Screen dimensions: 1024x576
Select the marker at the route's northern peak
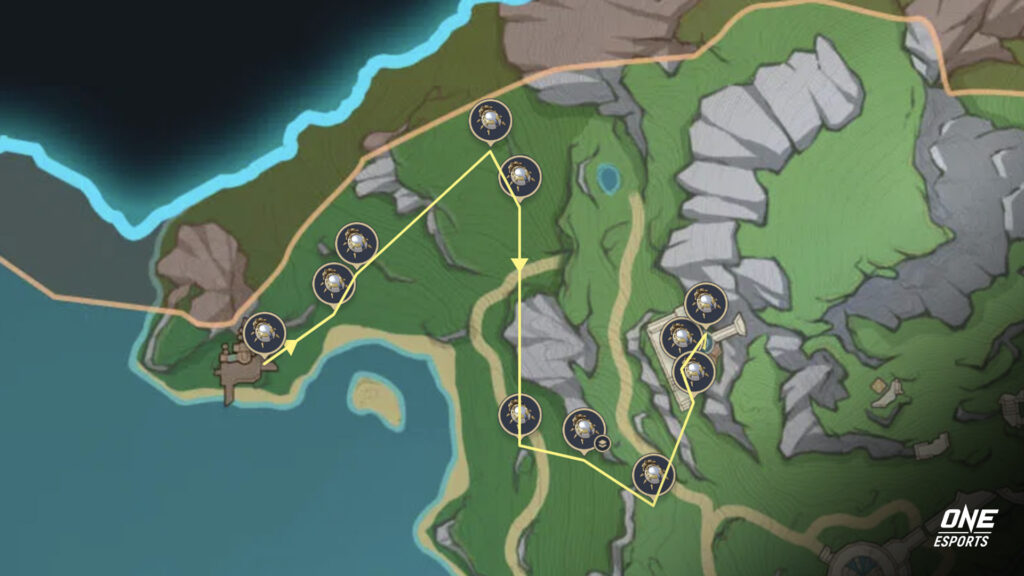click(x=490, y=121)
